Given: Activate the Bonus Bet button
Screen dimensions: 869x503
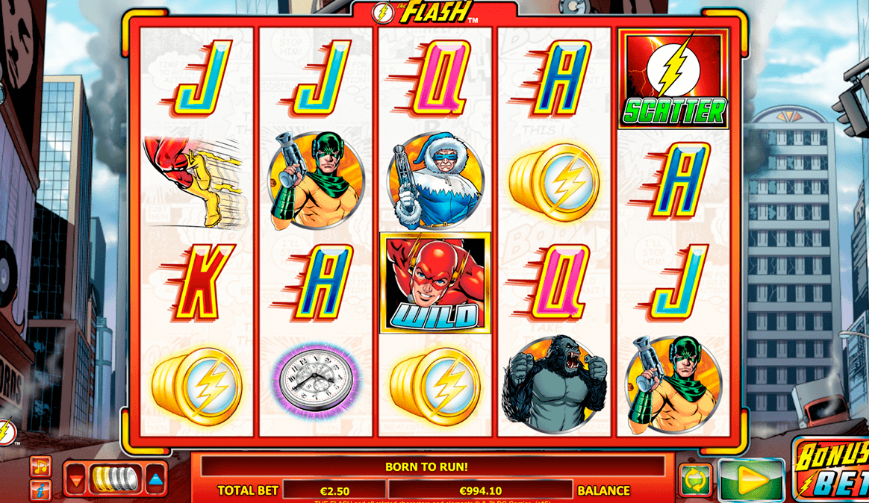Looking at the screenshot, I should tap(832, 471).
